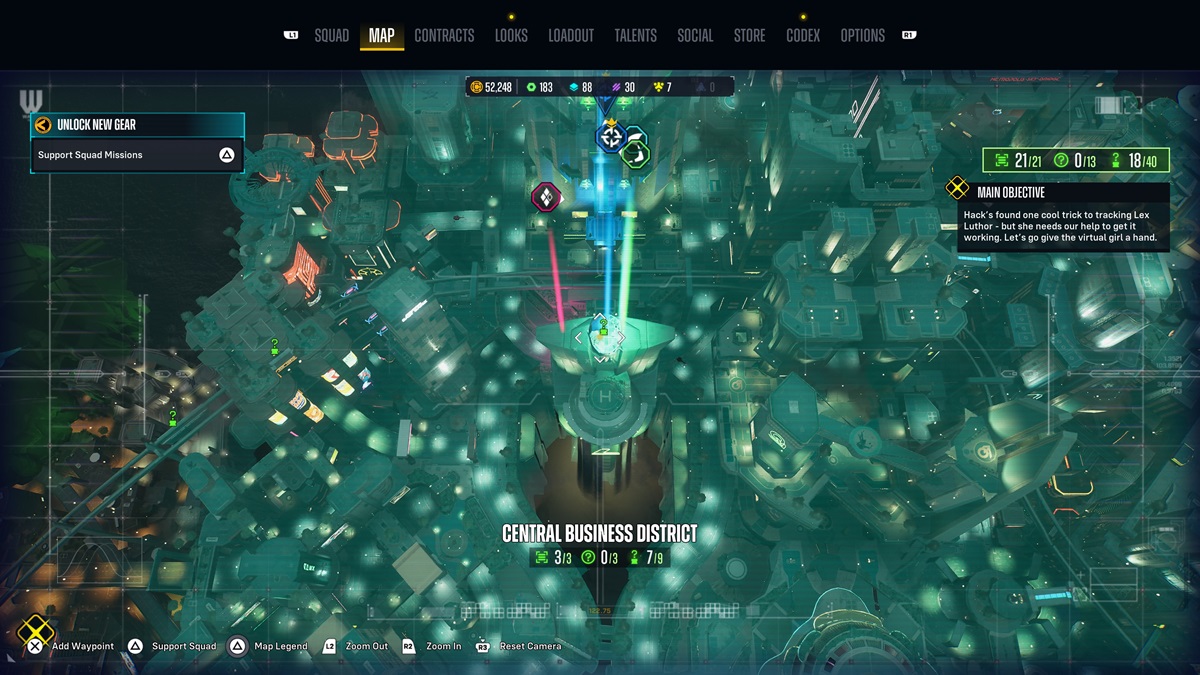The width and height of the screenshot is (1200, 675).
Task: Switch to the Contracts tab
Action: [444, 36]
